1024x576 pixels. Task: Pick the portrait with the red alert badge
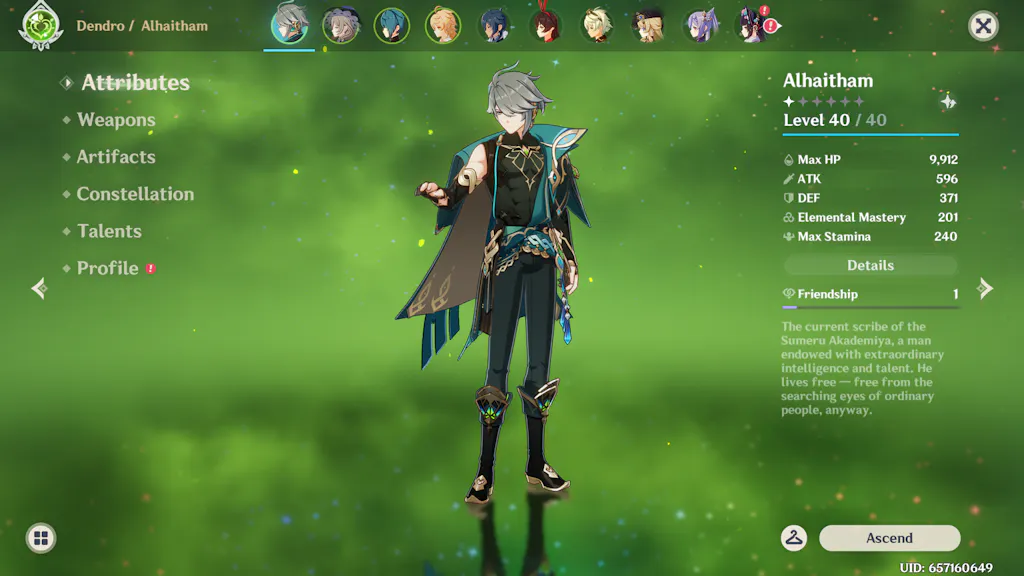point(752,26)
